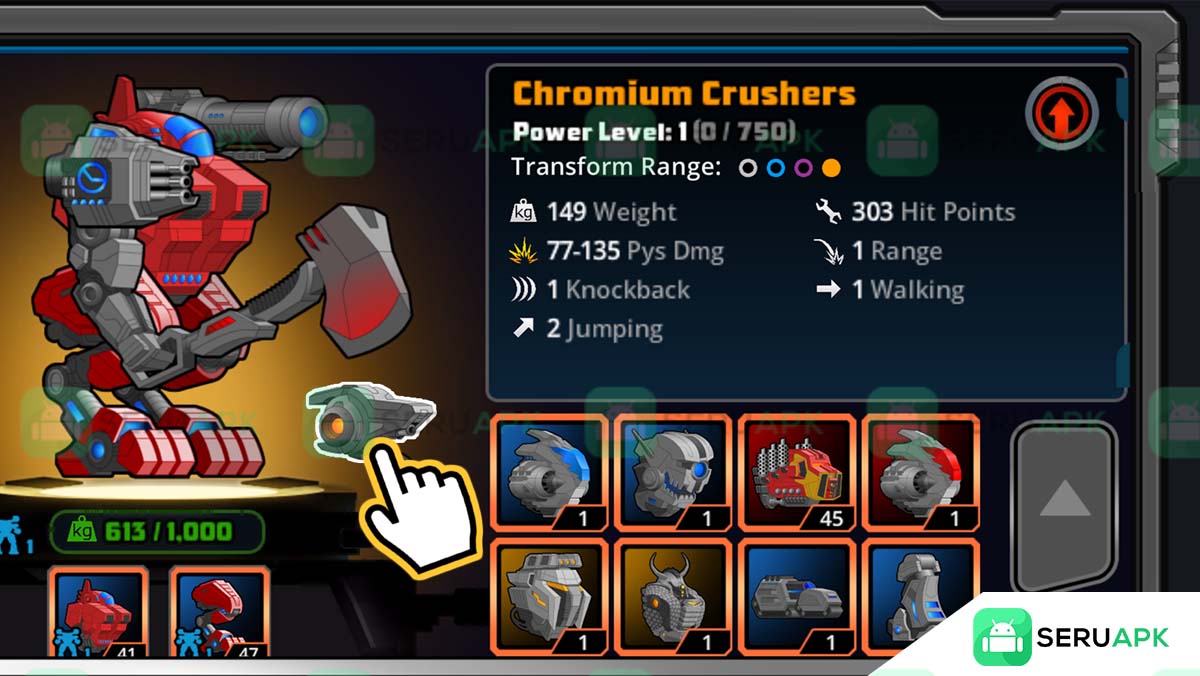1200x676 pixels.
Task: Choose the horned chainmail torso part
Action: [673, 597]
